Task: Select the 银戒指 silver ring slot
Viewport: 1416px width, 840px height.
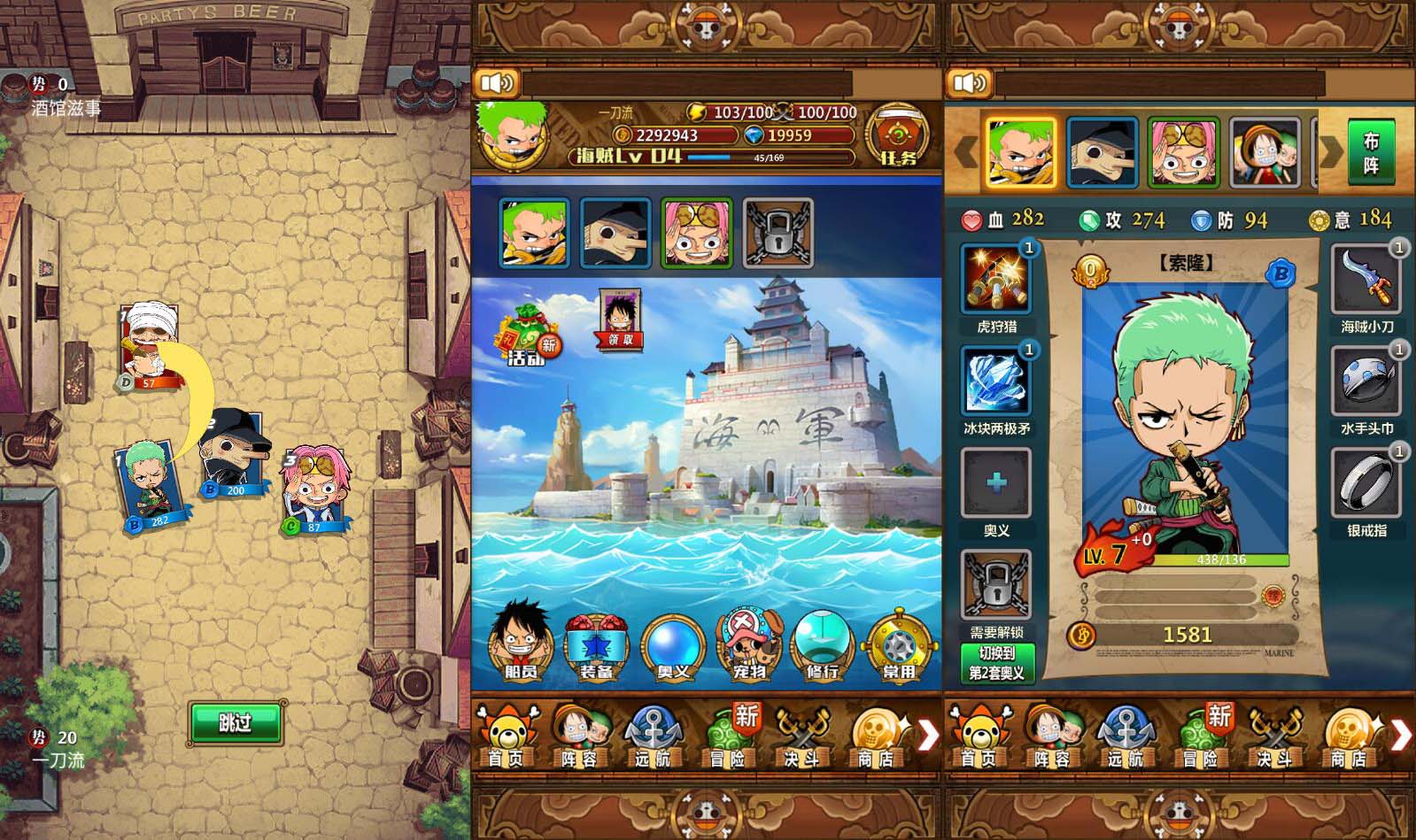Action: 1366,482
